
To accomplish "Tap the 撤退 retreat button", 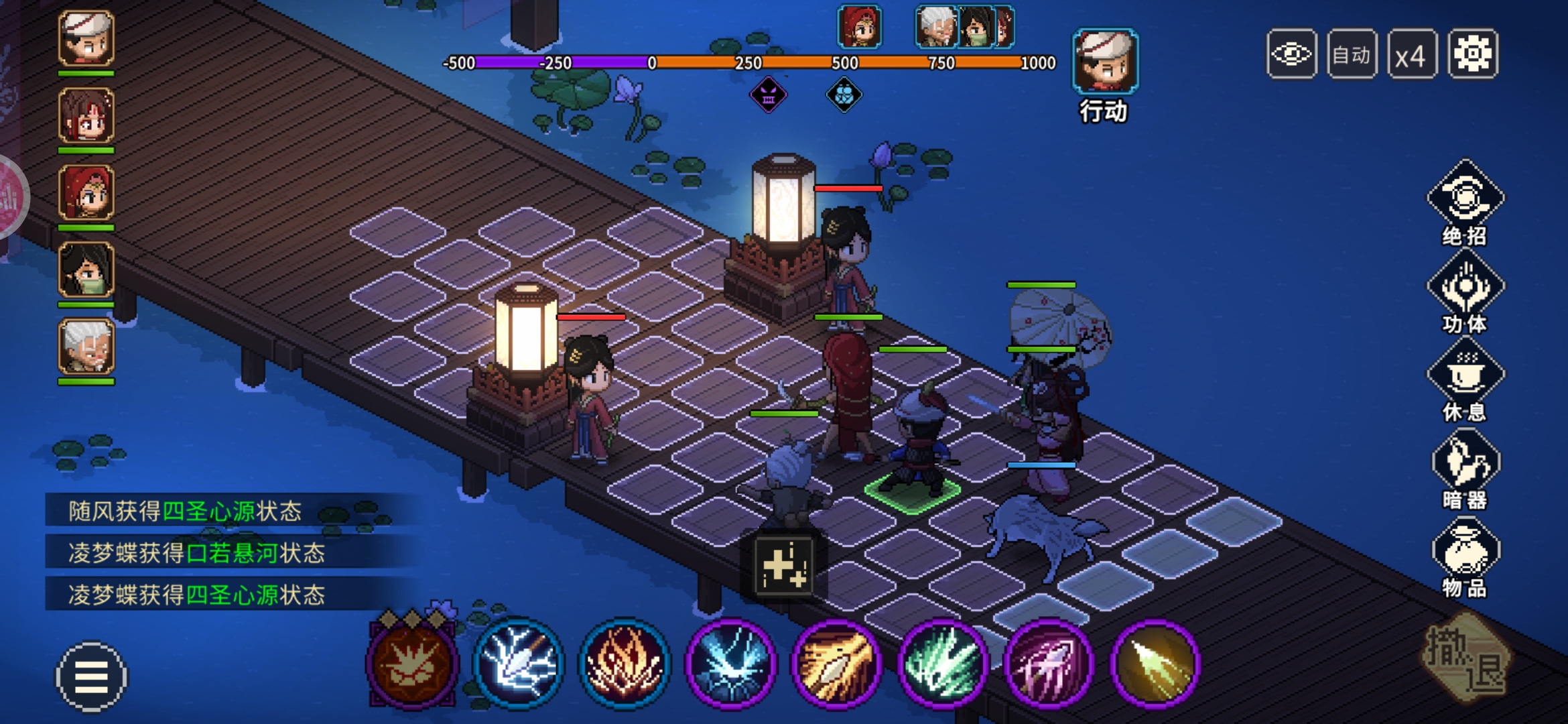I will 1466,660.
